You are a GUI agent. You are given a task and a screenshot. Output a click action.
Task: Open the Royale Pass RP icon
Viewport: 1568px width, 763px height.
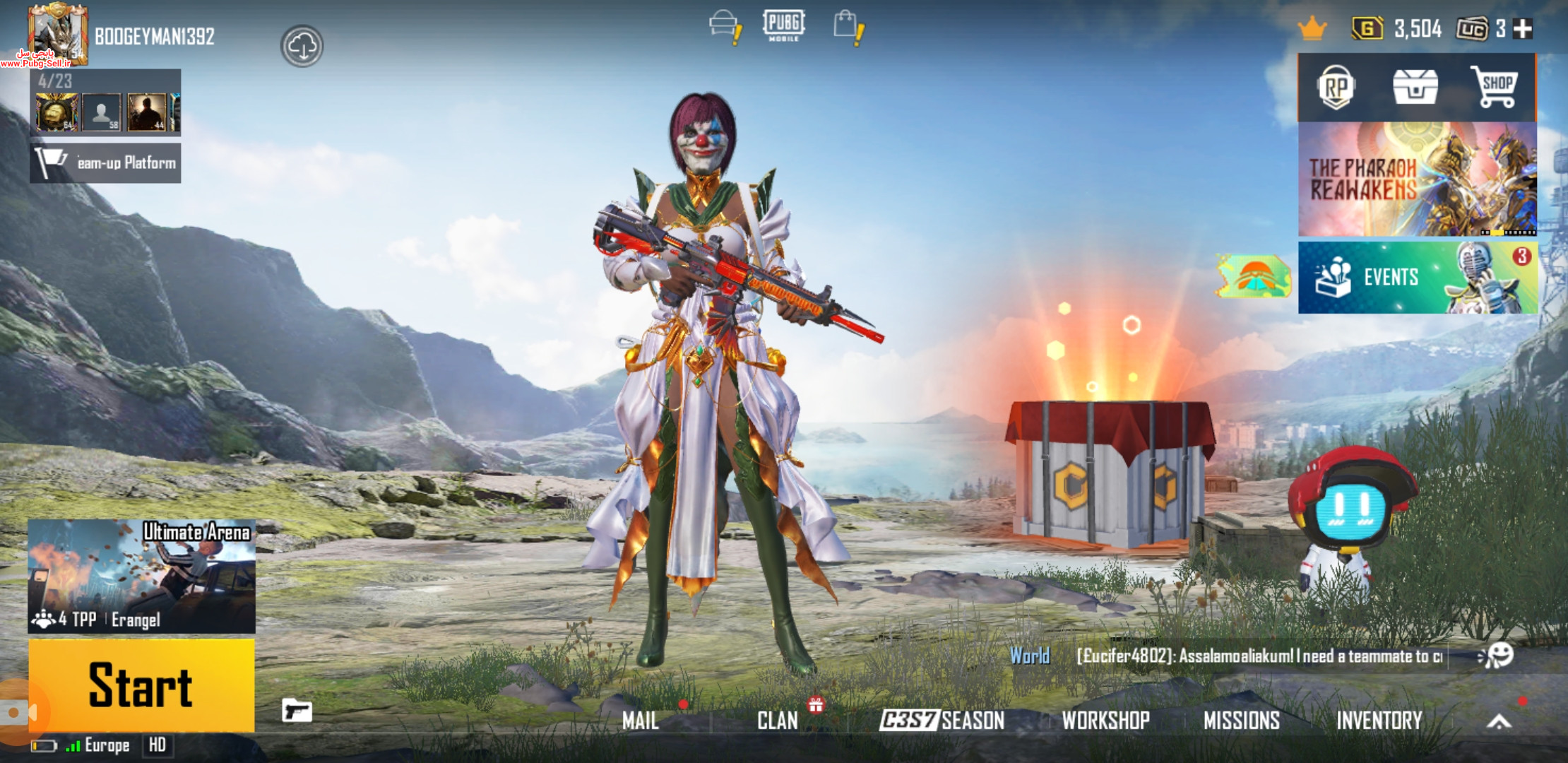coord(1335,88)
